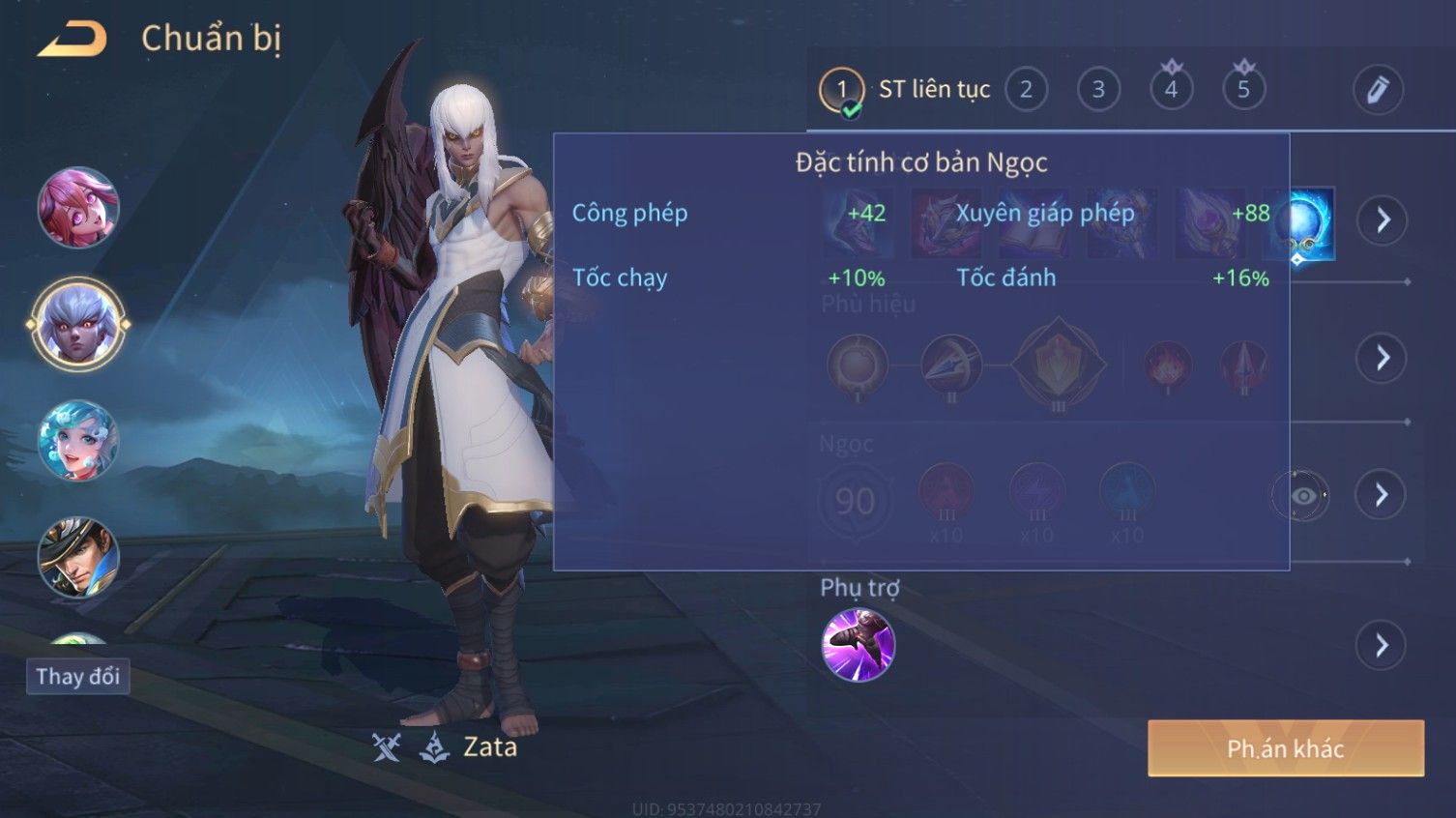This screenshot has height=818, width=1456.
Task: Choose the white-haired Zata portrait
Action: [x=77, y=325]
